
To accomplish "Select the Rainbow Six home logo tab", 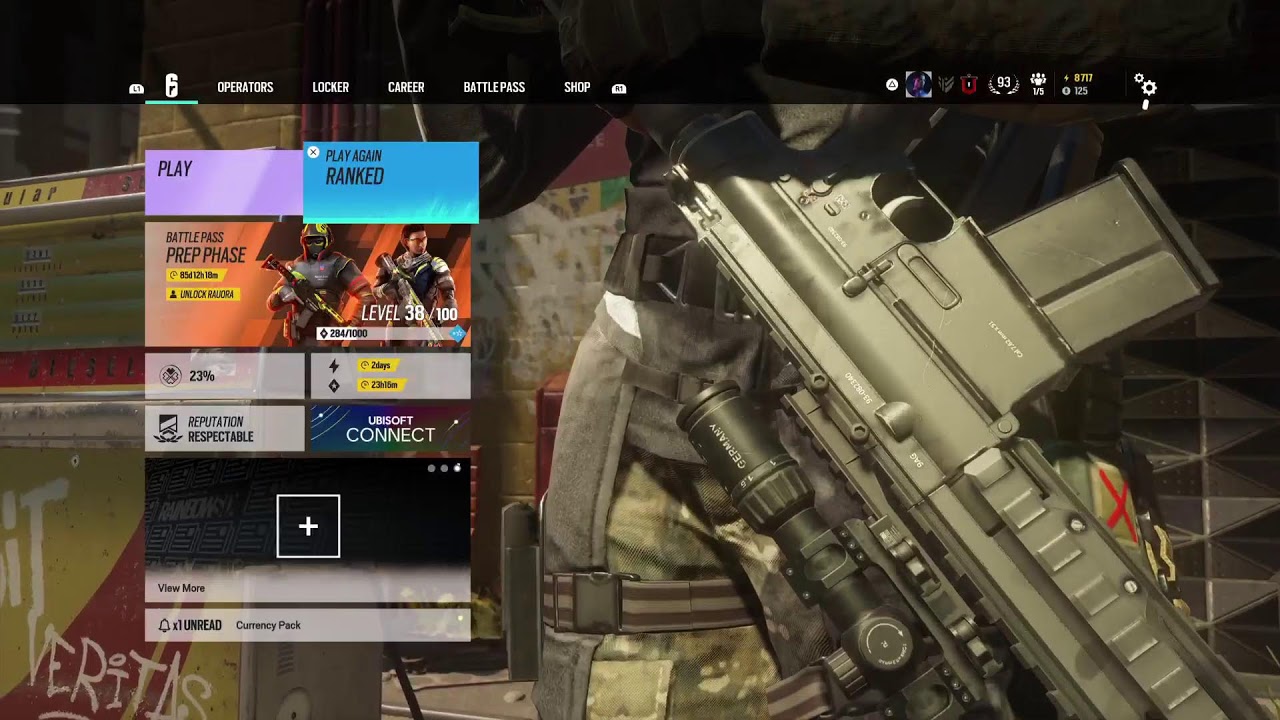I will [171, 87].
